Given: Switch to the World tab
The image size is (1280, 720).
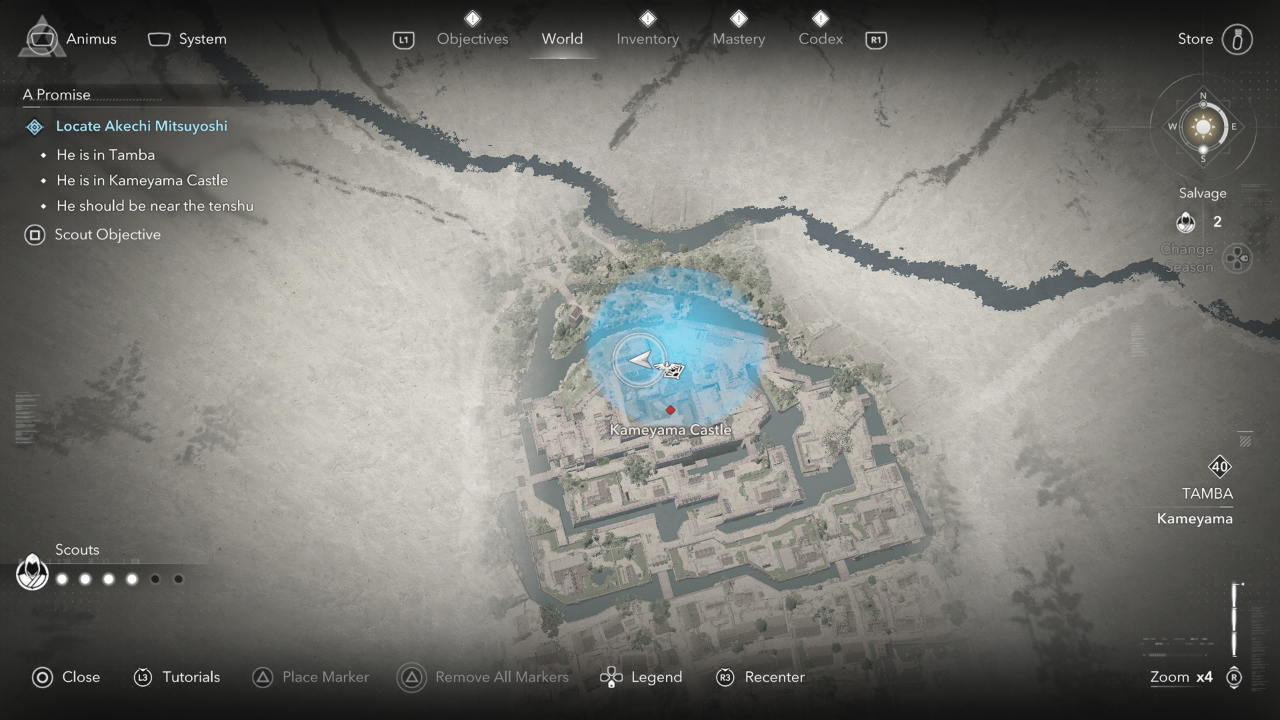Looking at the screenshot, I should click(x=562, y=39).
